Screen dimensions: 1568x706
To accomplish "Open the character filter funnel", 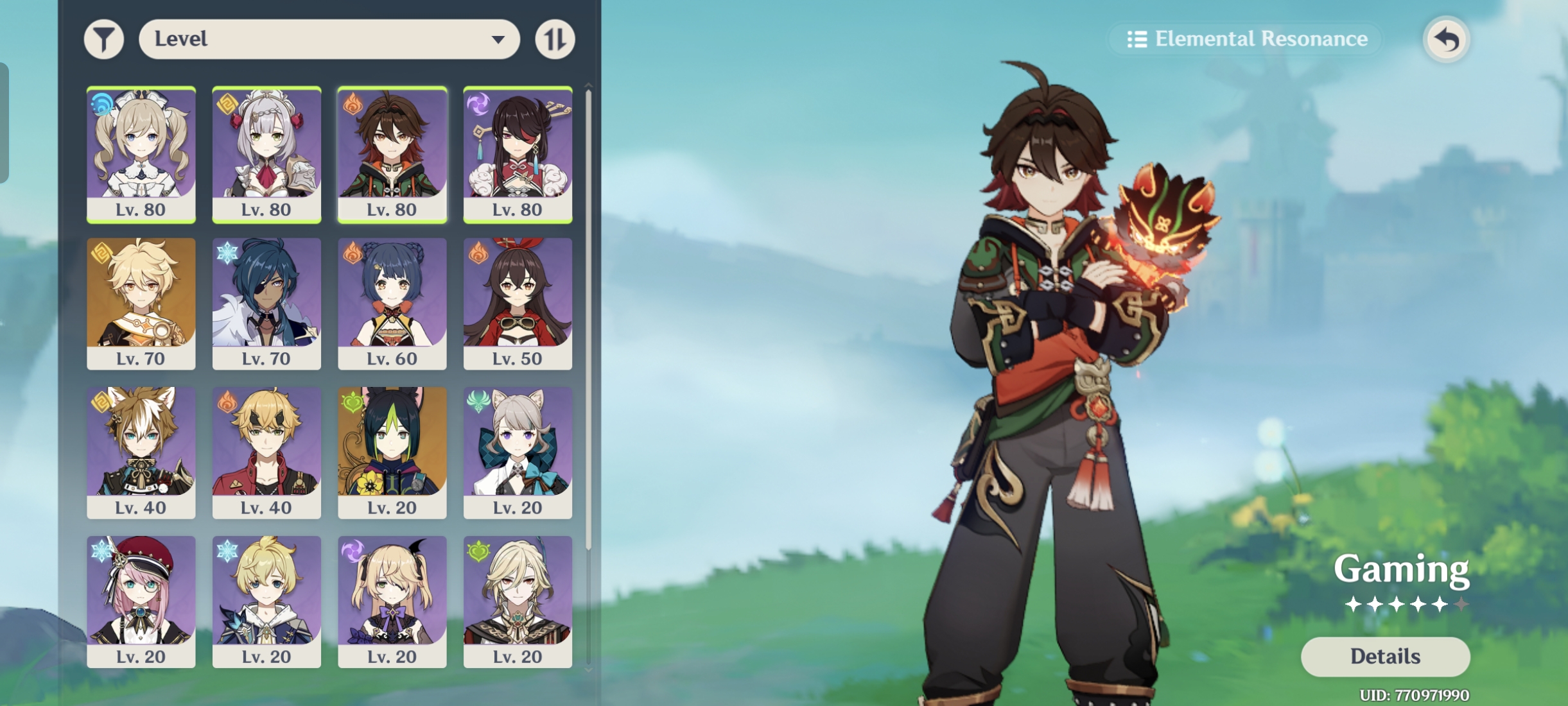I will pos(103,39).
